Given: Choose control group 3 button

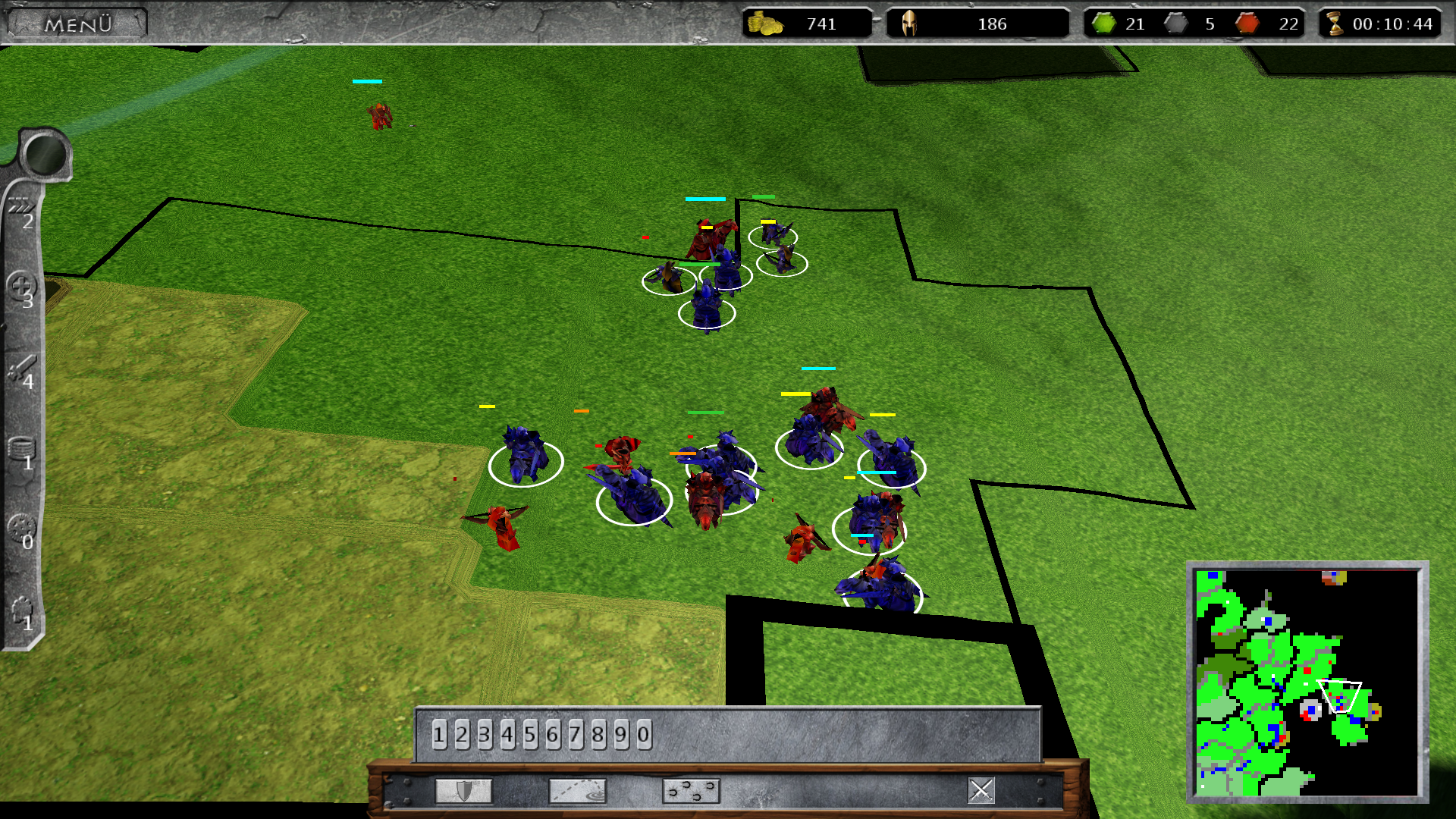Looking at the screenshot, I should coord(485,734).
